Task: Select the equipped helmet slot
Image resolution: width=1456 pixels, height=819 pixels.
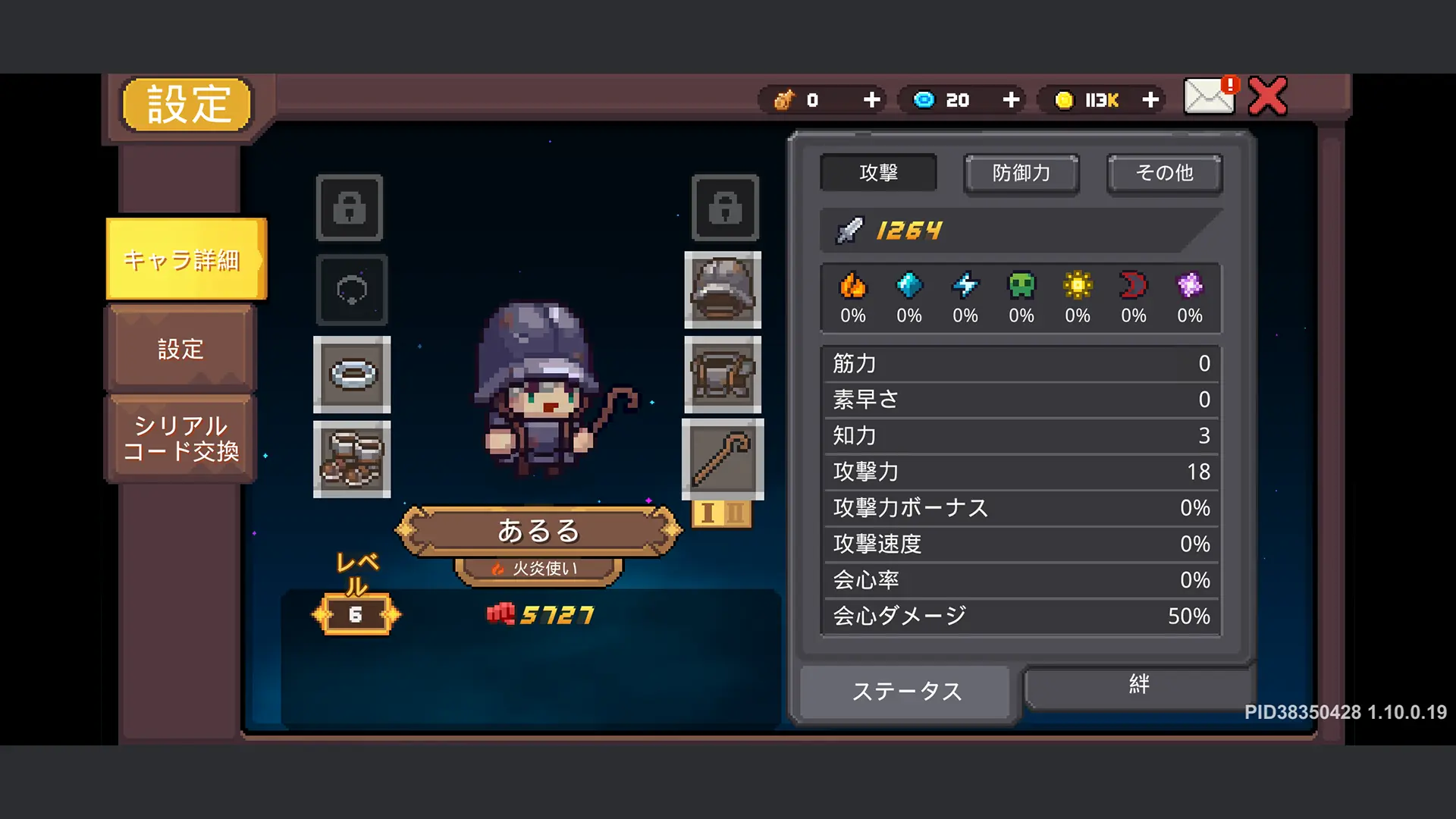Action: (x=722, y=292)
